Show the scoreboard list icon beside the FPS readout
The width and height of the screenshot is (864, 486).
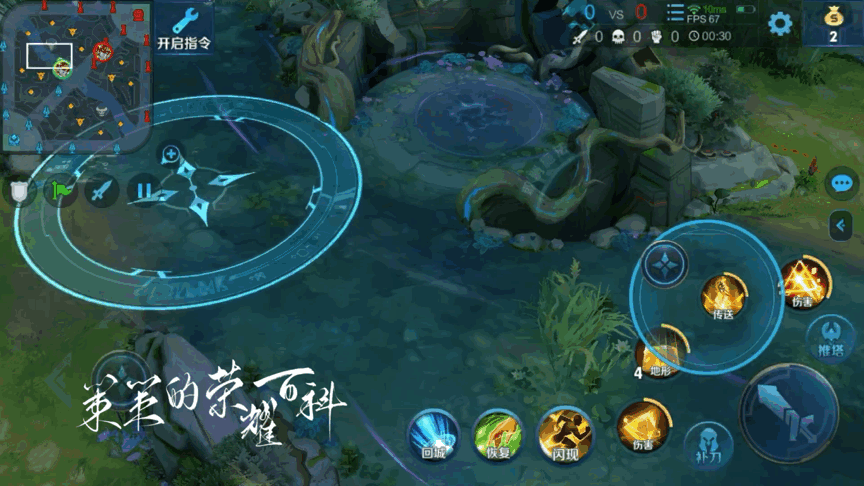pyautogui.click(x=675, y=14)
